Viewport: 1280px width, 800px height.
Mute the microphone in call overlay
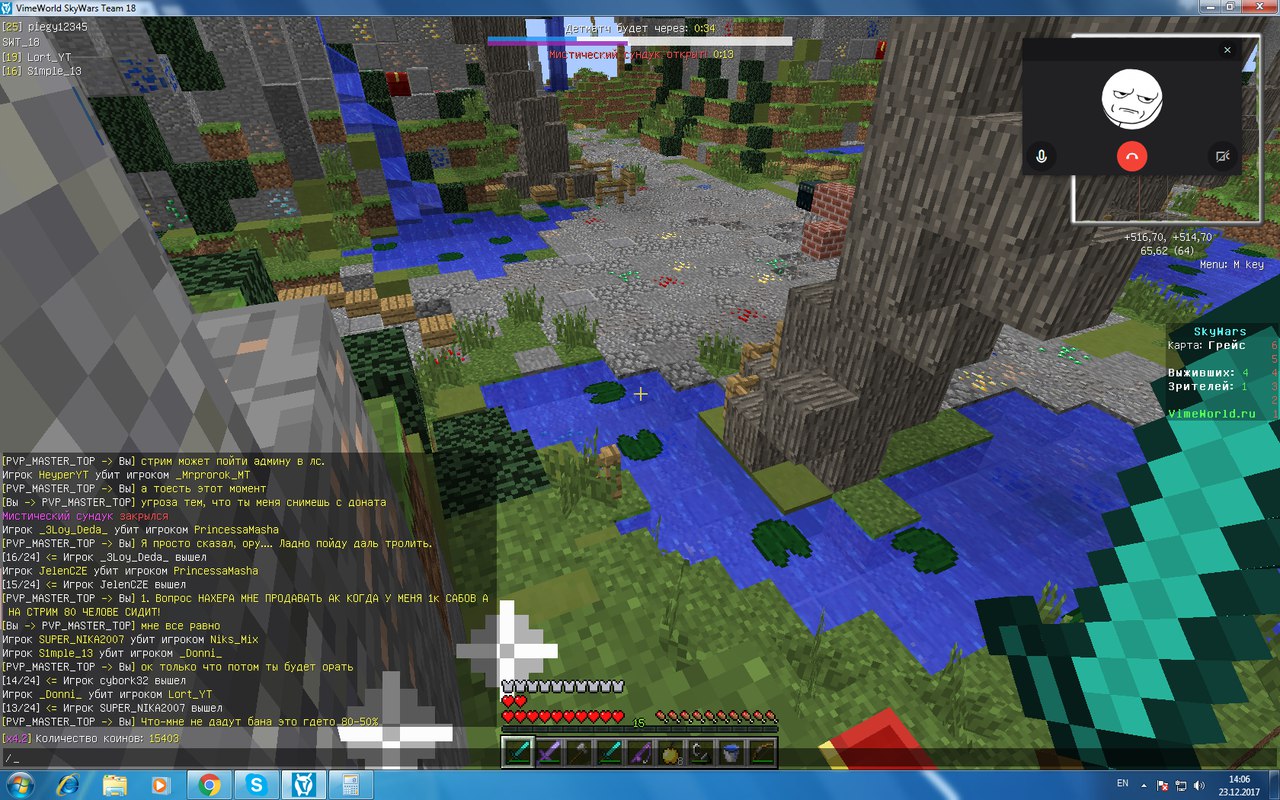pyautogui.click(x=1042, y=156)
